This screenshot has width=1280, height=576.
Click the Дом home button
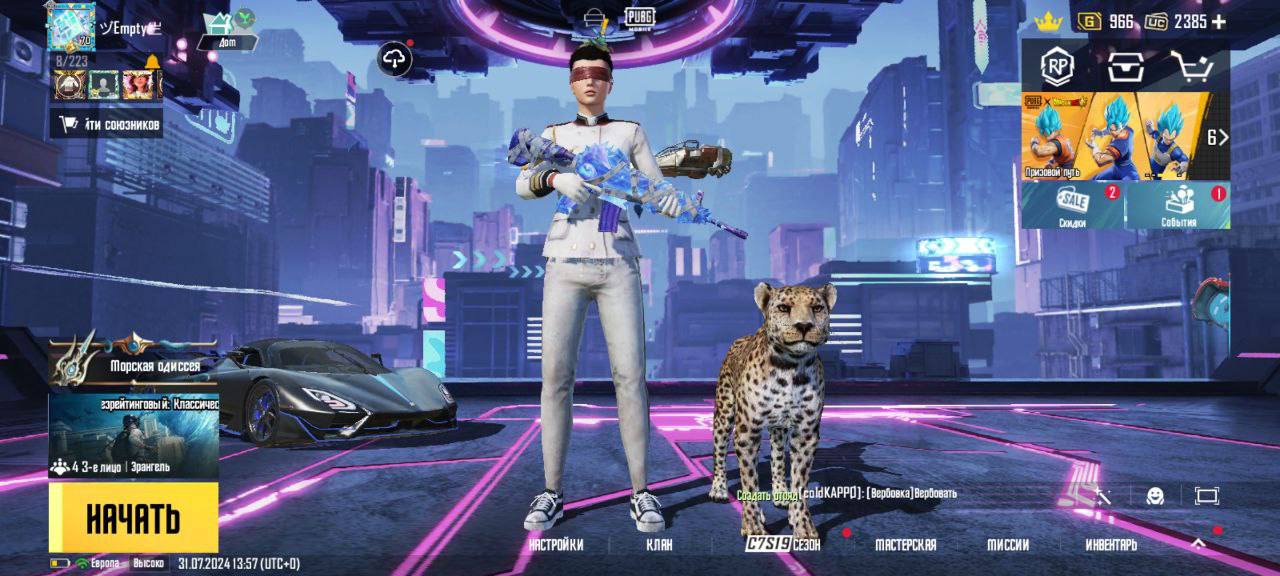(226, 30)
